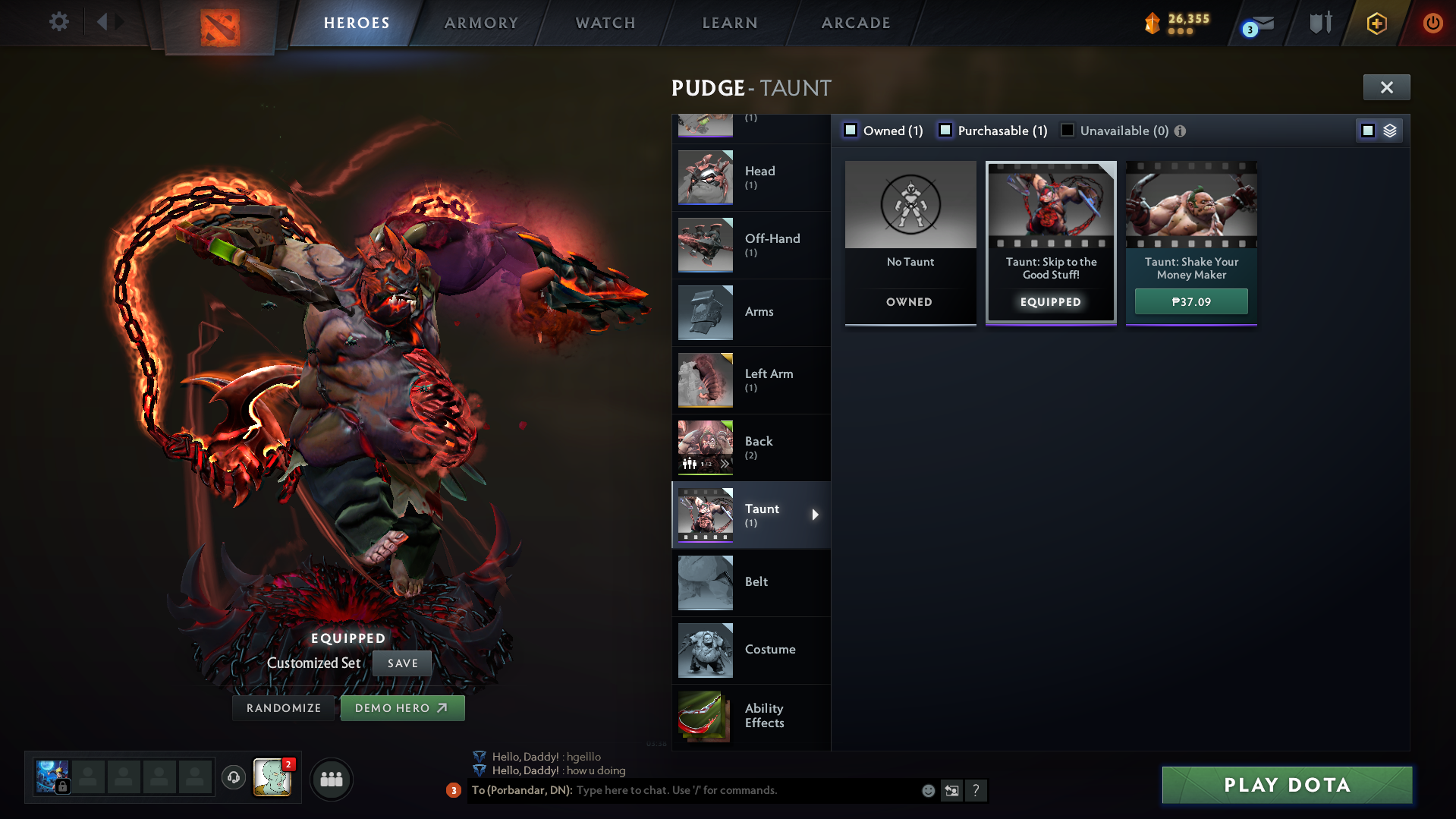
Task: Open the Dota Plus hexagon icon
Action: 1376,24
